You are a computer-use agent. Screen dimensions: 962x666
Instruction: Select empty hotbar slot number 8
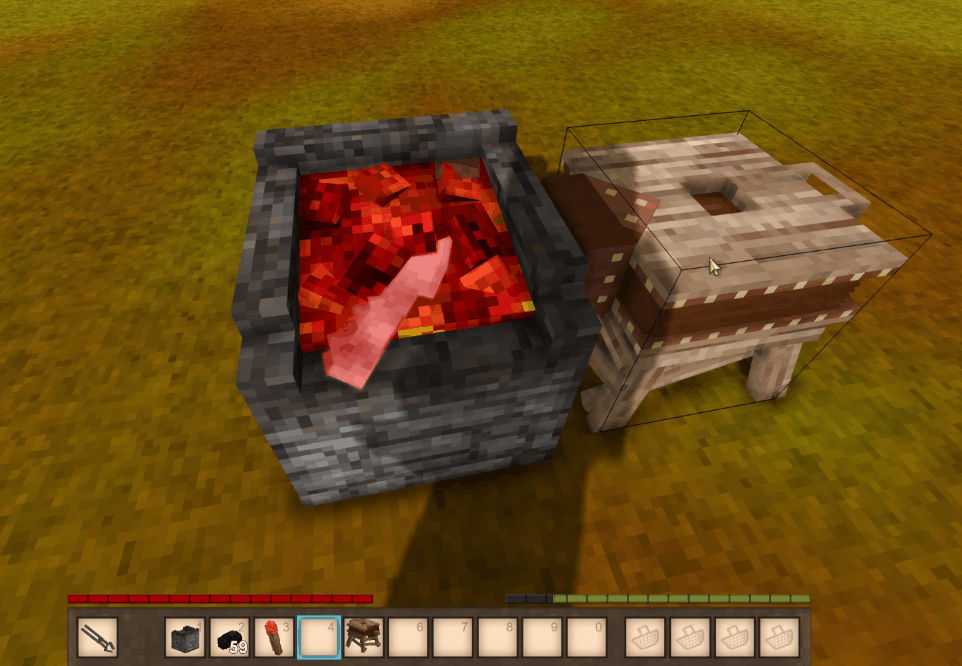[497, 637]
